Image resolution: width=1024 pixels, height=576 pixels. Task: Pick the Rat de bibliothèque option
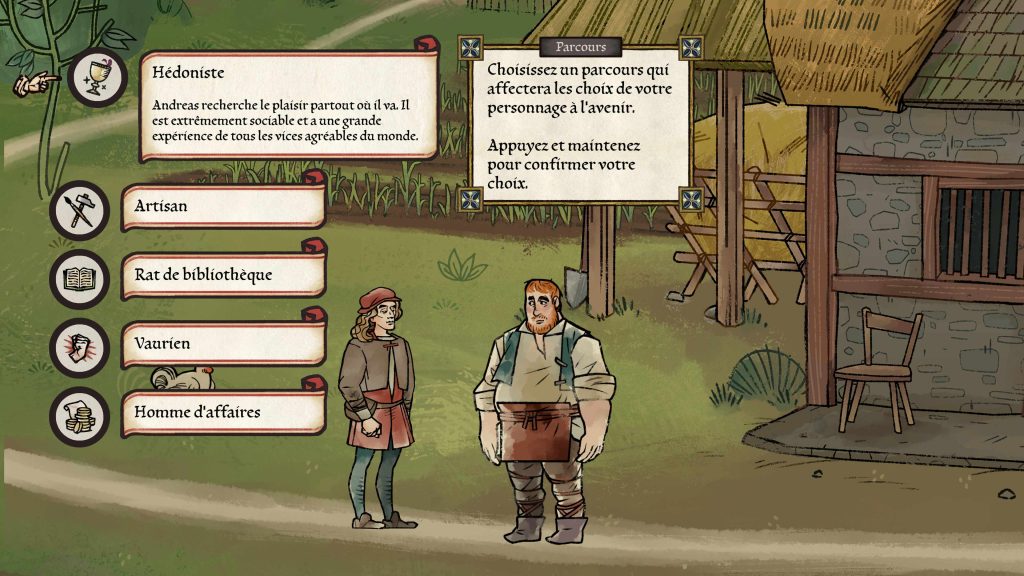pos(223,275)
